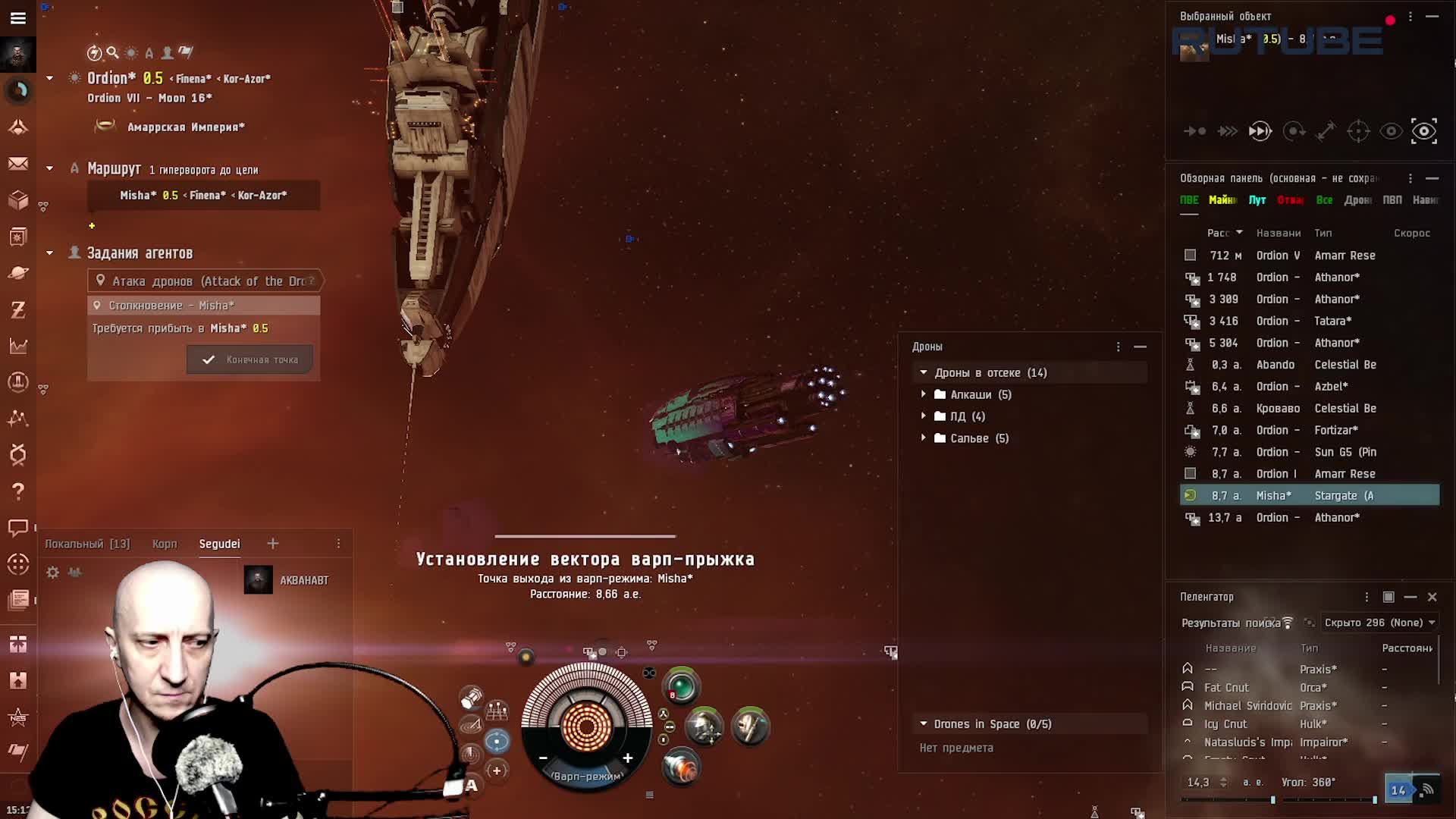Click the warp-to selected item action
This screenshot has width=1456, height=819.
click(x=1260, y=131)
